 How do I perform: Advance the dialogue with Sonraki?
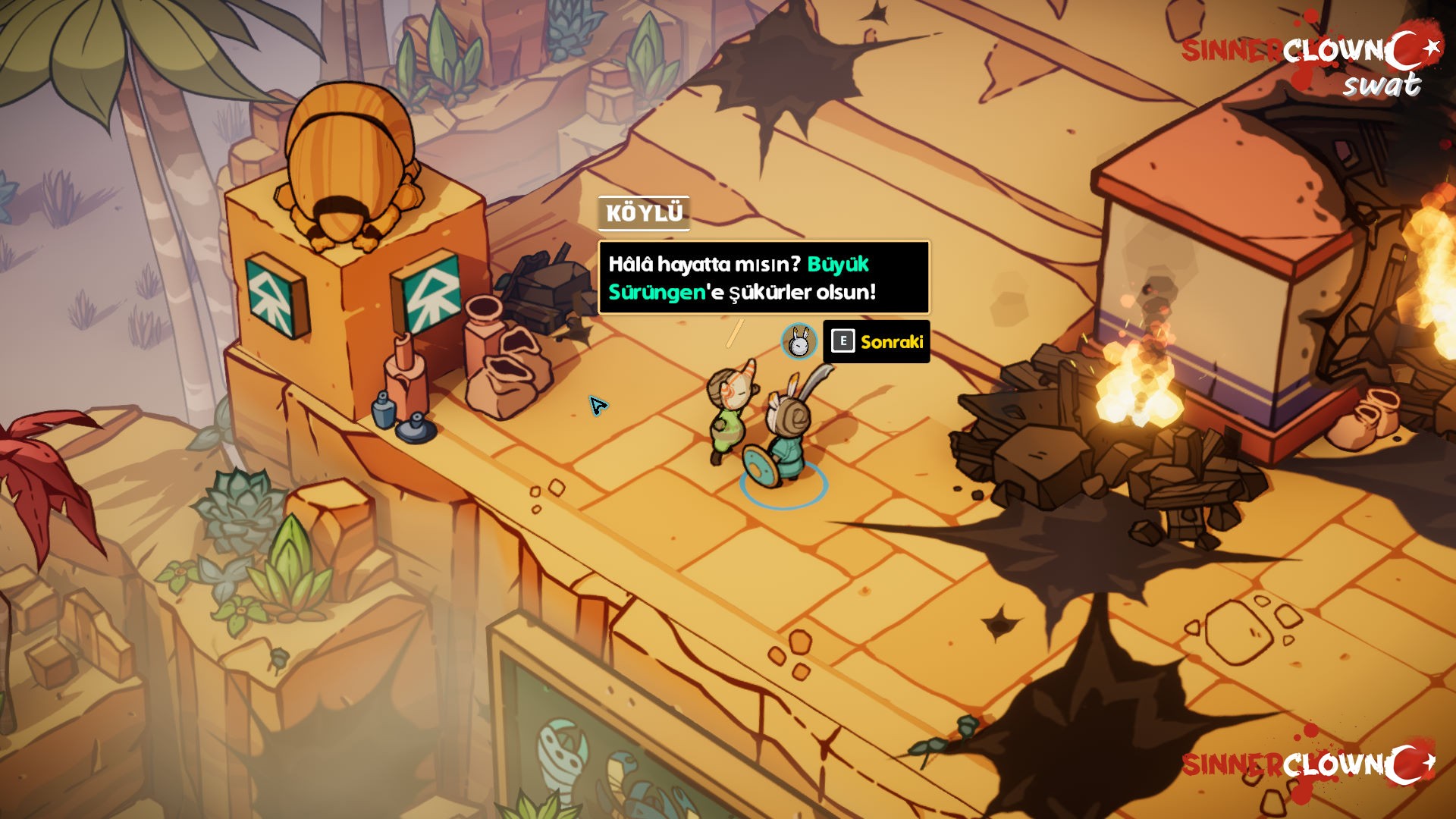tap(877, 342)
